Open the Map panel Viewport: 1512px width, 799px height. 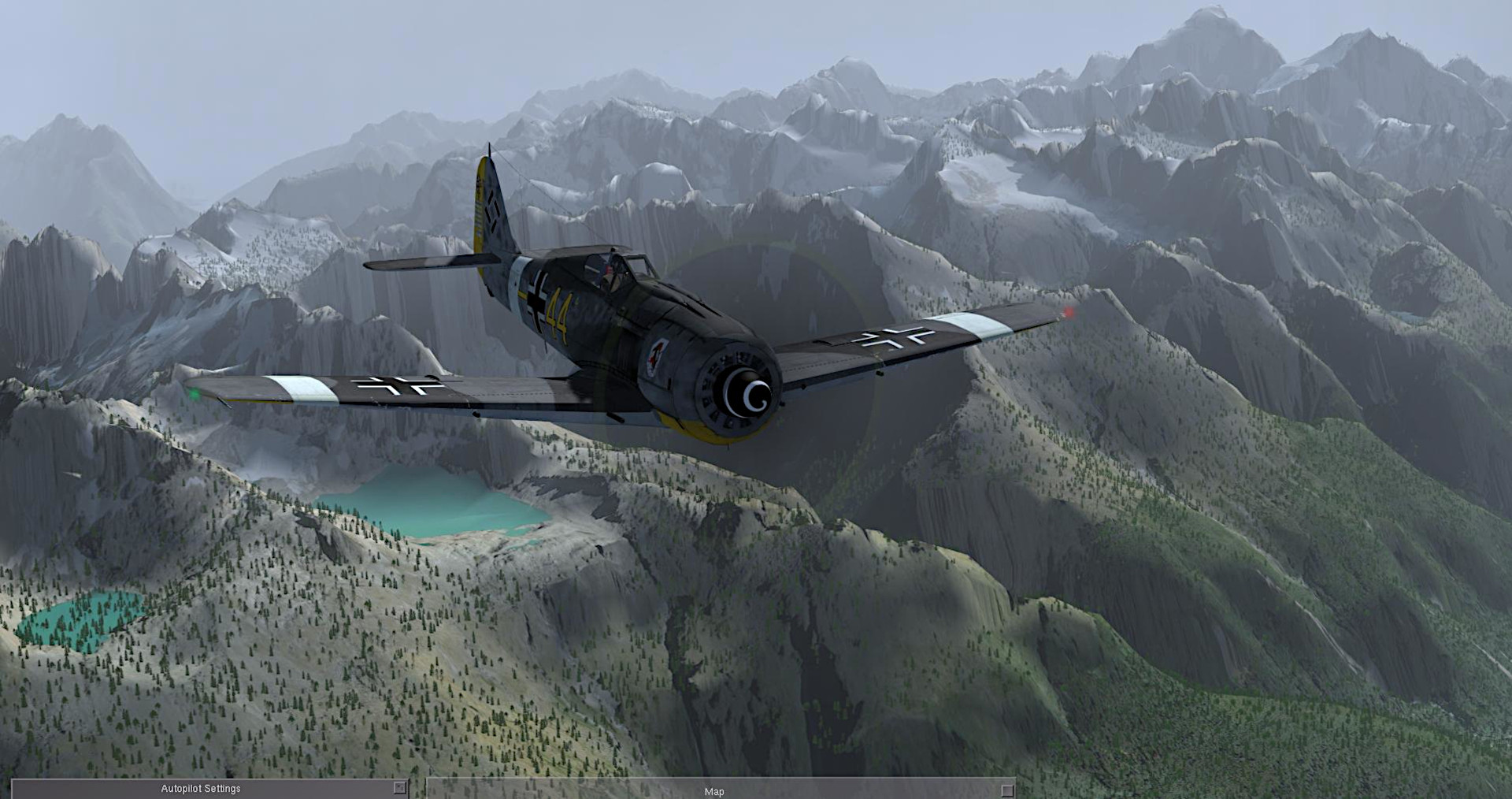pyautogui.click(x=713, y=791)
